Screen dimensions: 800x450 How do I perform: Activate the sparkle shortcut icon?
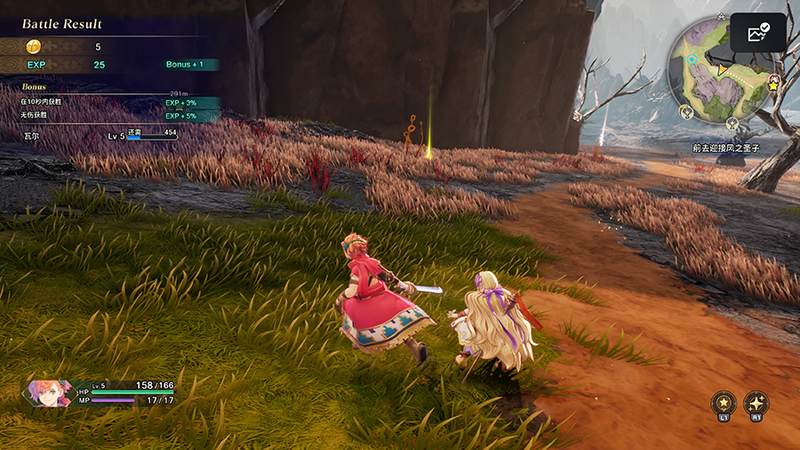click(x=757, y=403)
